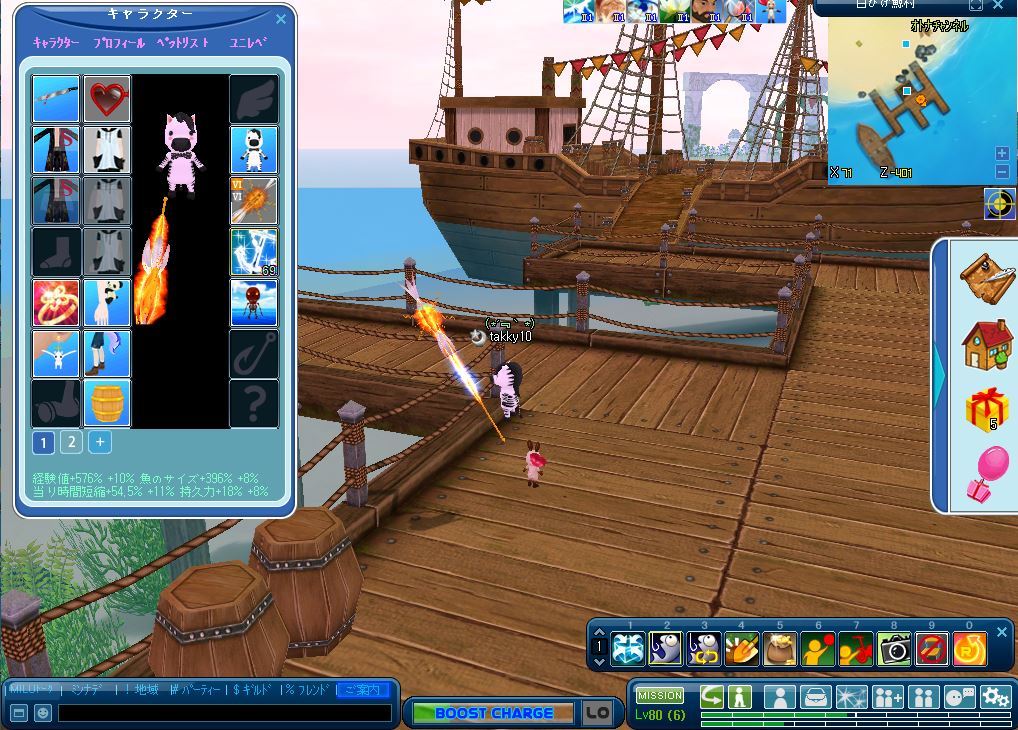
Task: Open the yellow gift box icon
Action: pyautogui.click(x=986, y=410)
